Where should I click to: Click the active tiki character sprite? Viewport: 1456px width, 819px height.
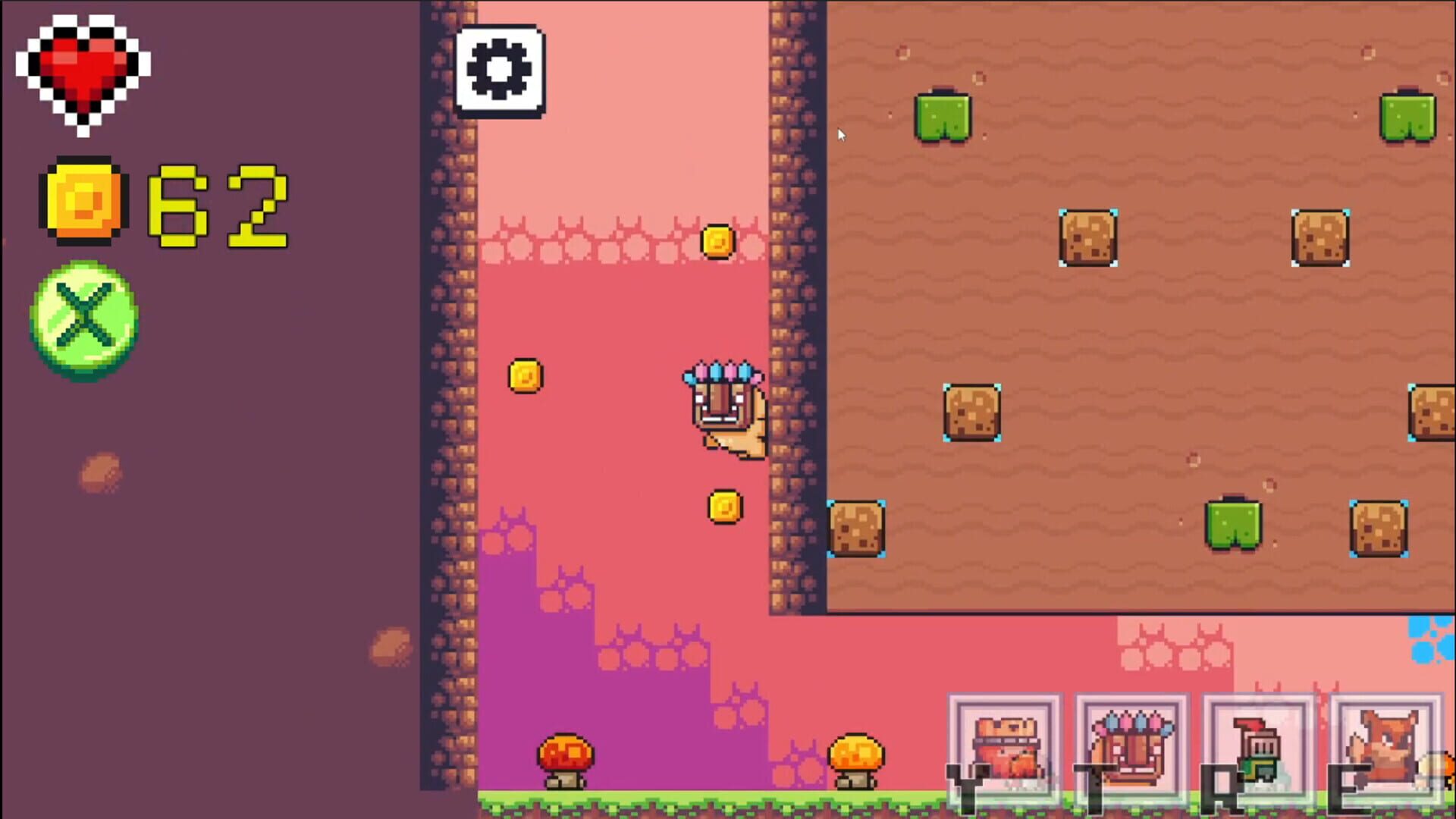[724, 409]
